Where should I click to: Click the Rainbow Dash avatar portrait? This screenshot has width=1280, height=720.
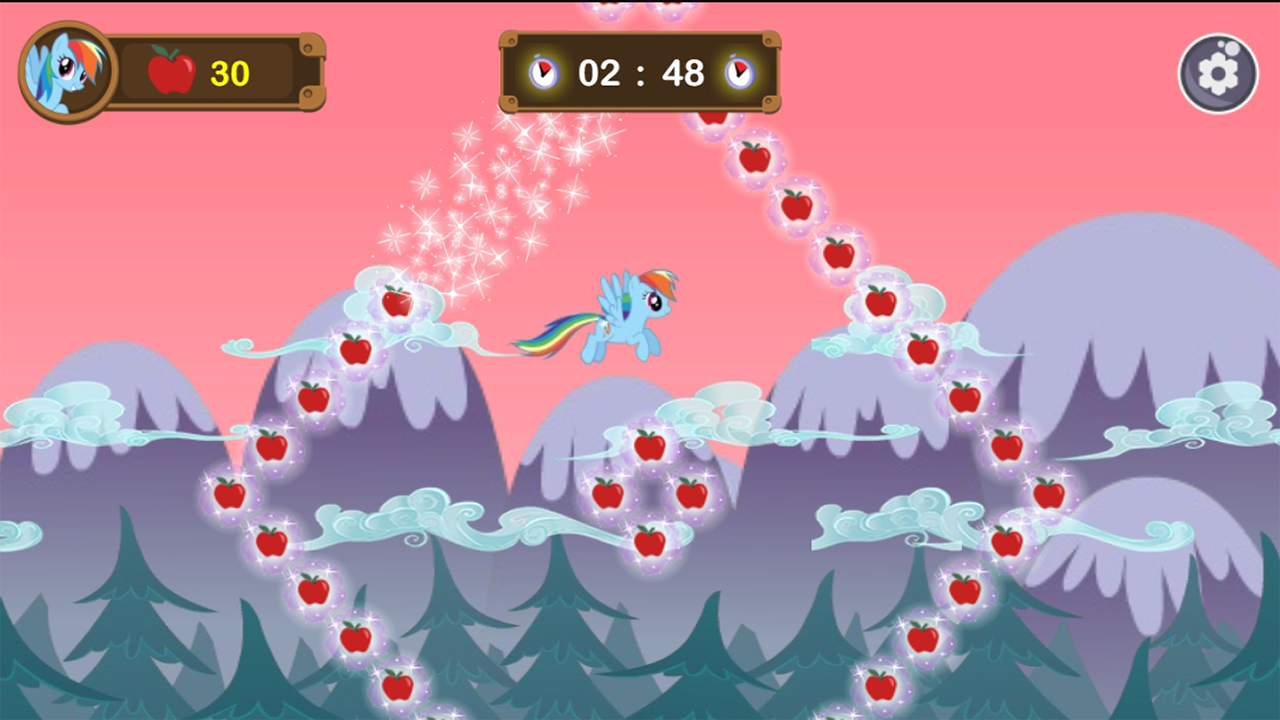coord(62,72)
